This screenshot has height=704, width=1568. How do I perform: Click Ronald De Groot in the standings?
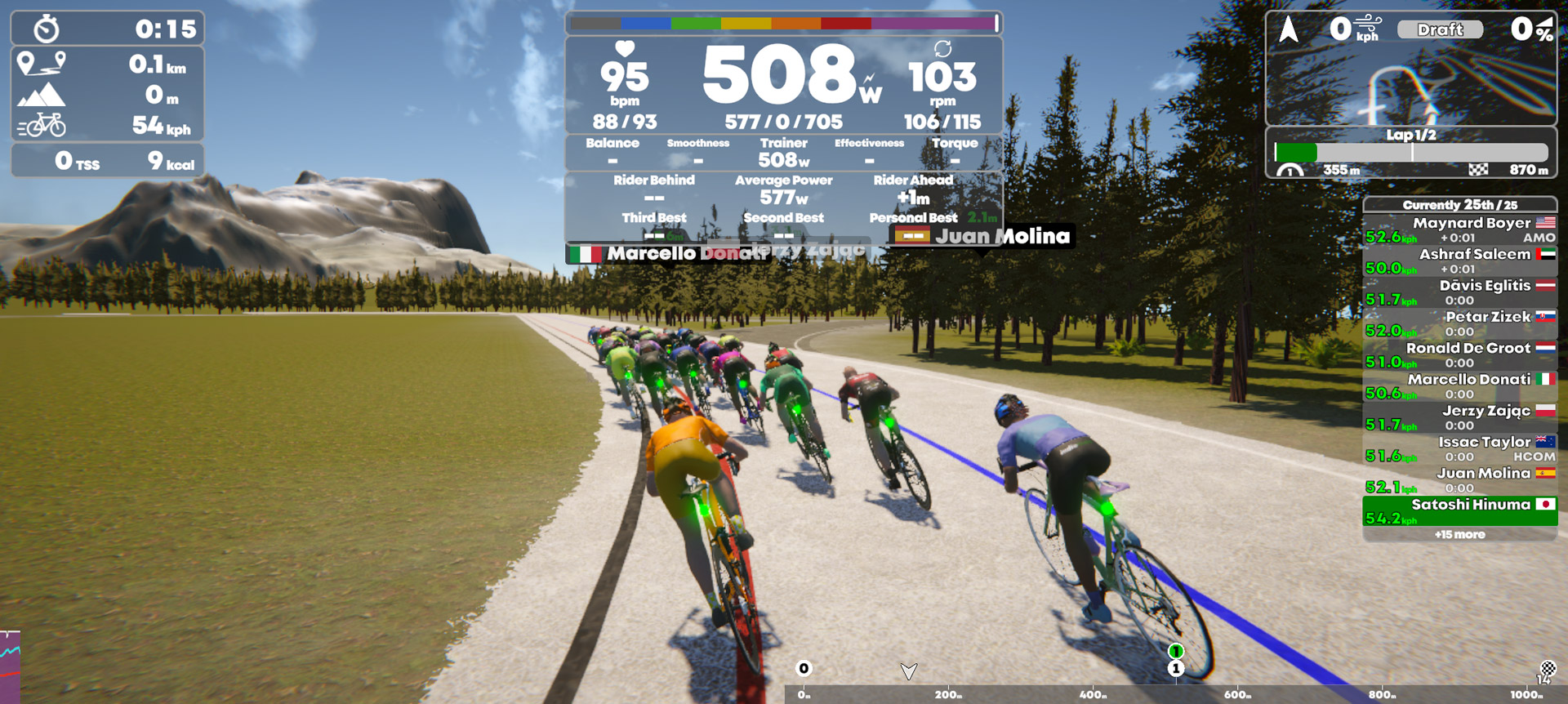1460,354
